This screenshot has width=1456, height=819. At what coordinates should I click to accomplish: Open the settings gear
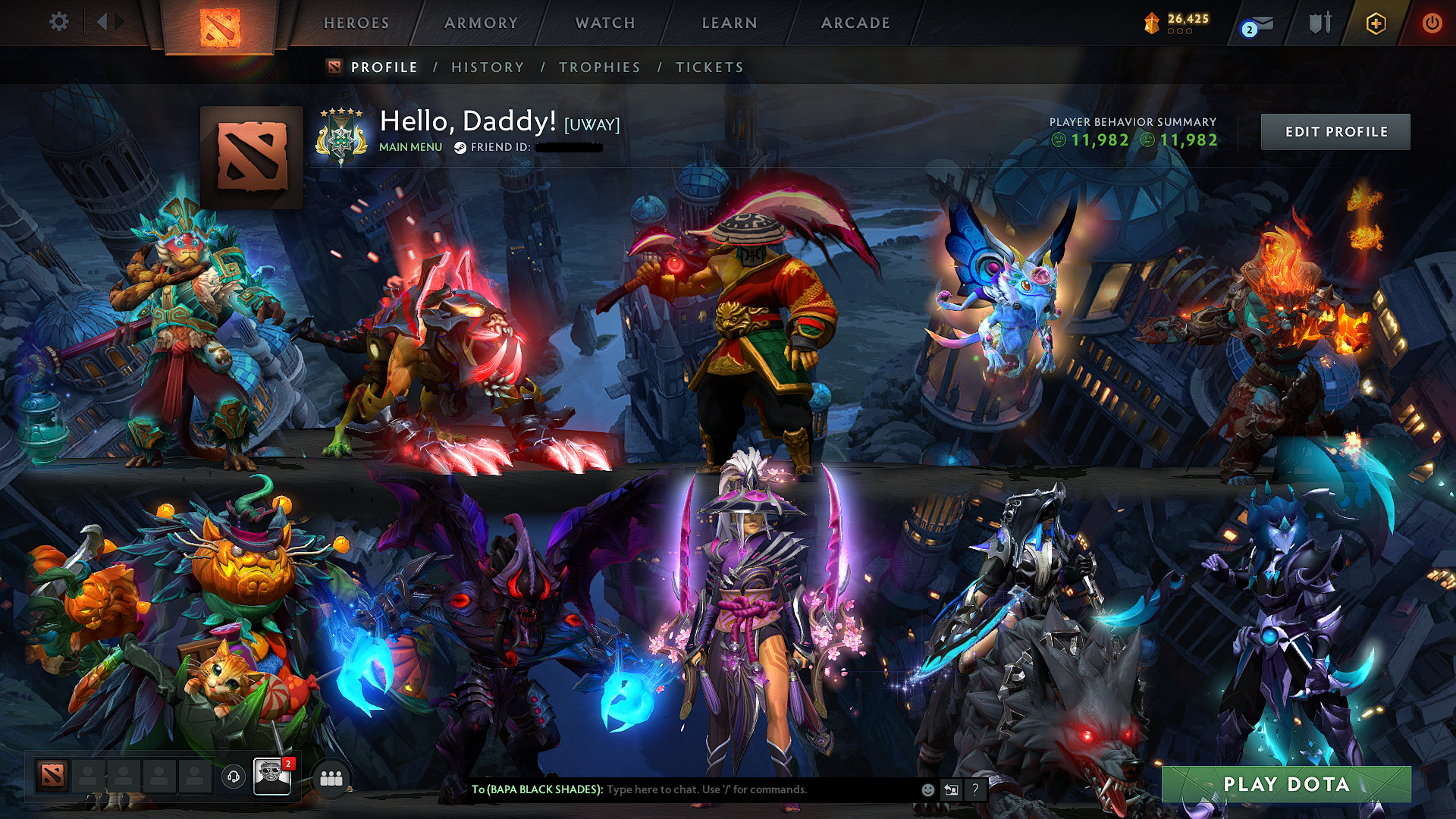59,23
